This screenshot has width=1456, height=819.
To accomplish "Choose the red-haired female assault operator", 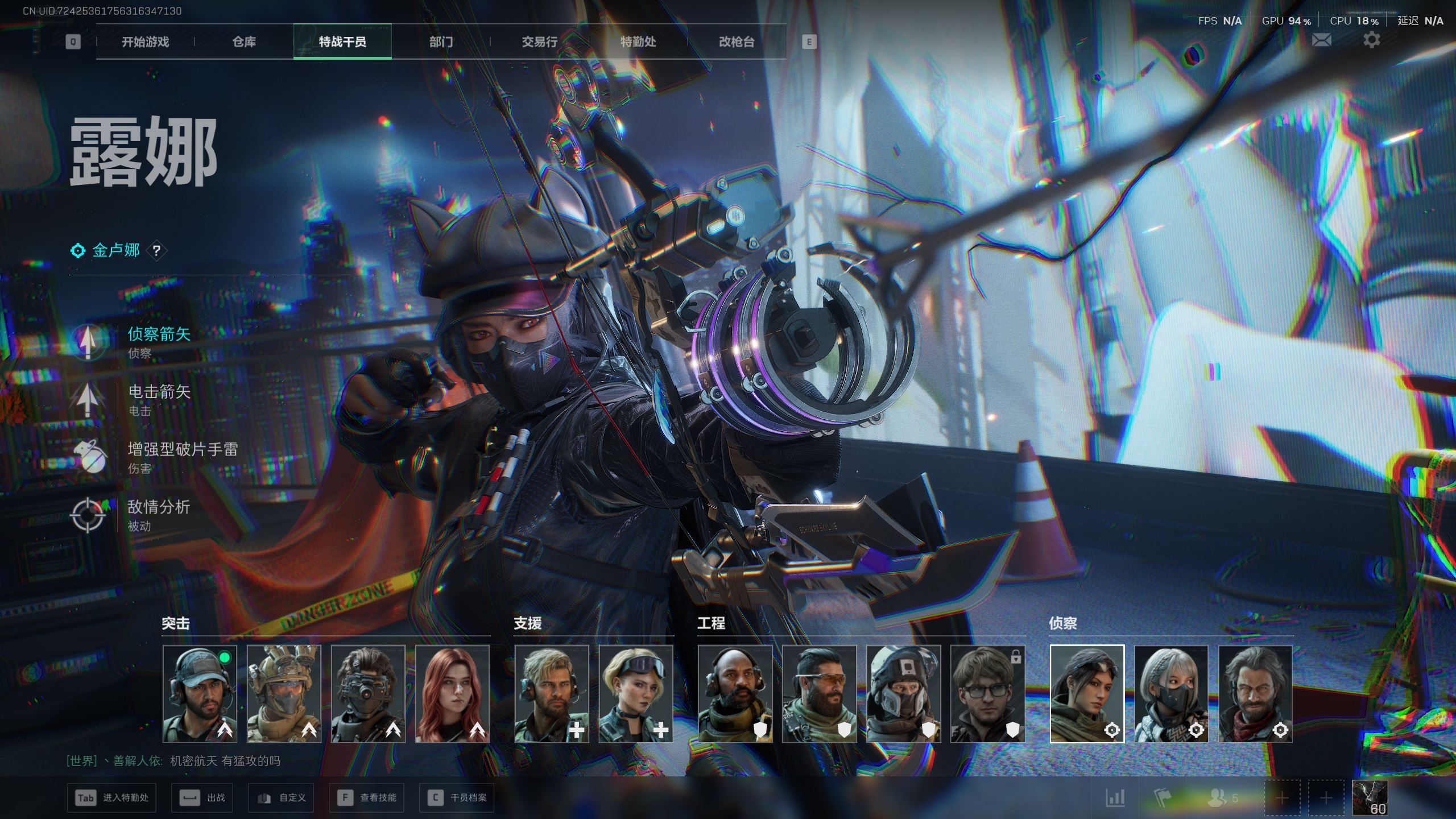I will (452, 693).
